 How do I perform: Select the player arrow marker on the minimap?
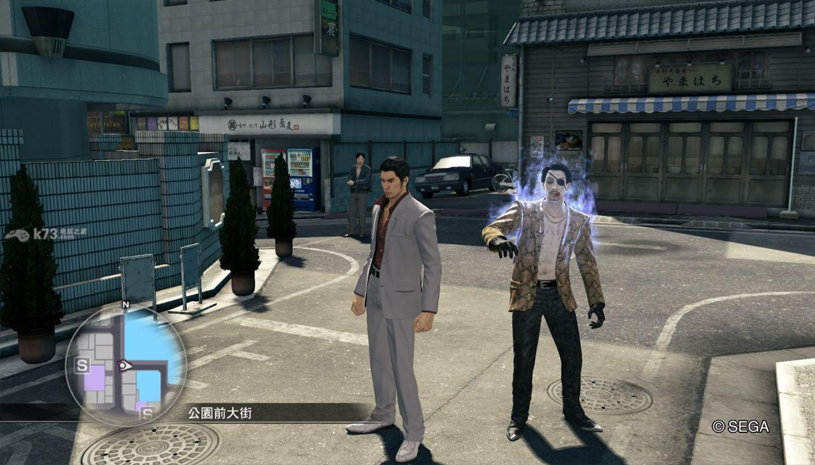pos(125,366)
